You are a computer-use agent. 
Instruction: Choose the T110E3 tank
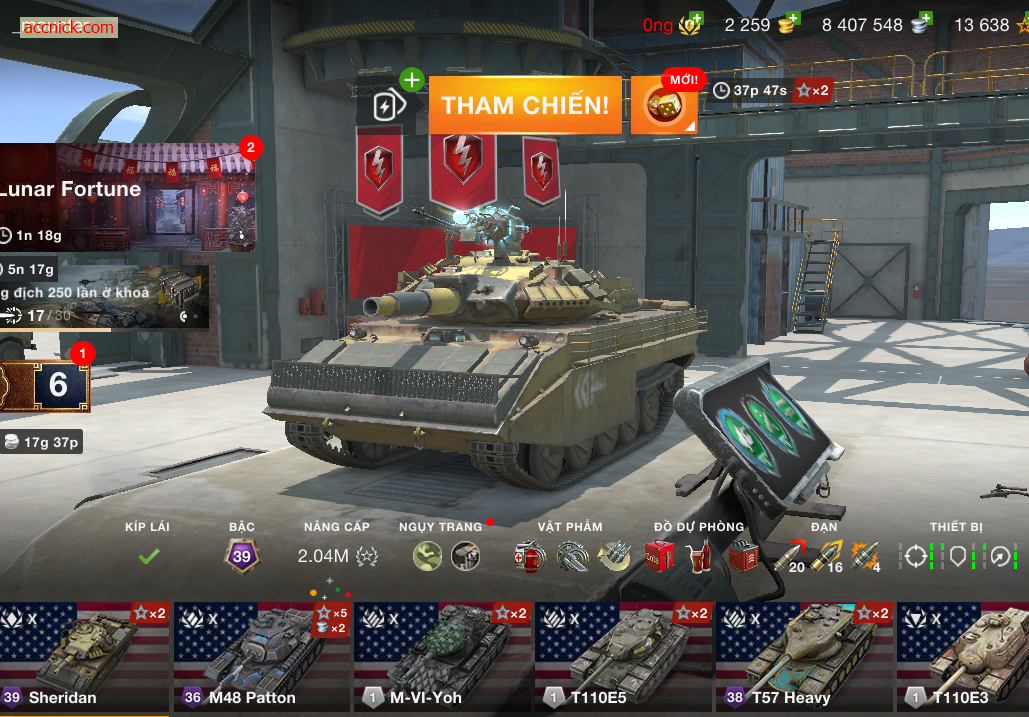[963, 655]
